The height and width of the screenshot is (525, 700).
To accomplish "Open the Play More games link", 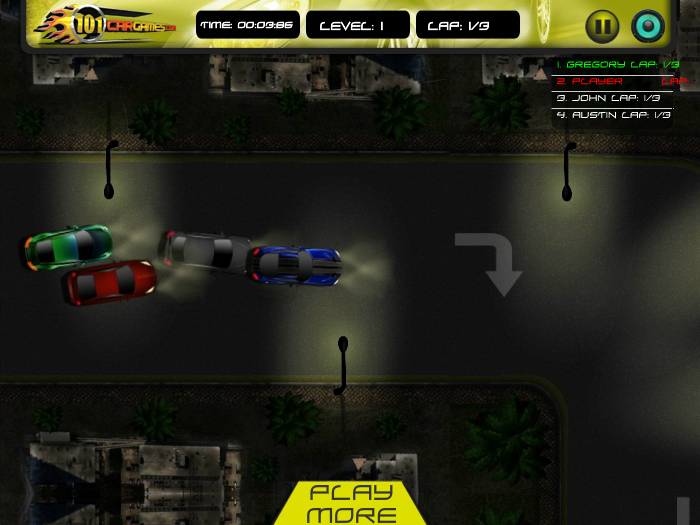I will pyautogui.click(x=350, y=503).
